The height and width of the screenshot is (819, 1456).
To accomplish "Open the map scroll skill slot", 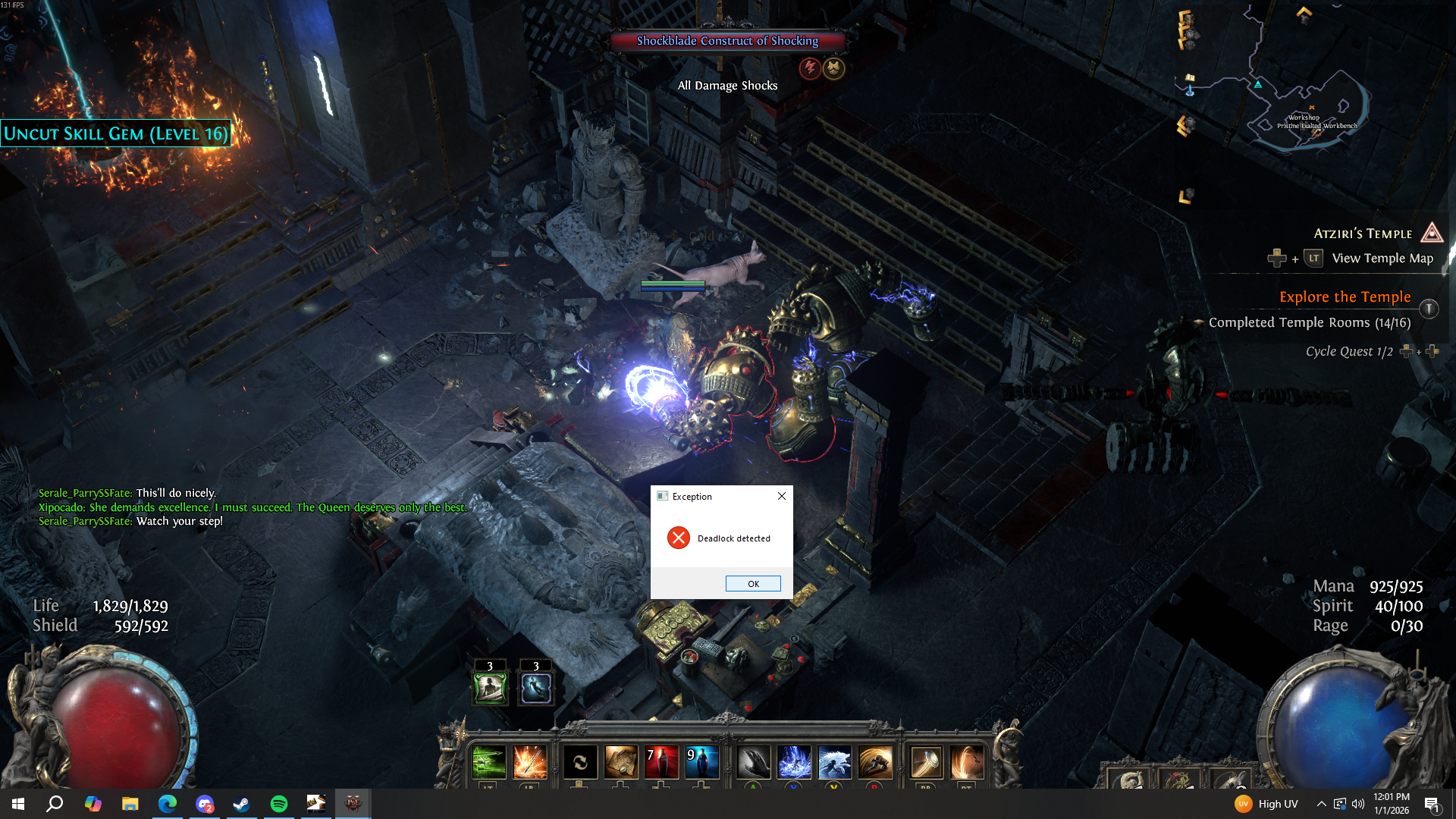I will tap(620, 761).
